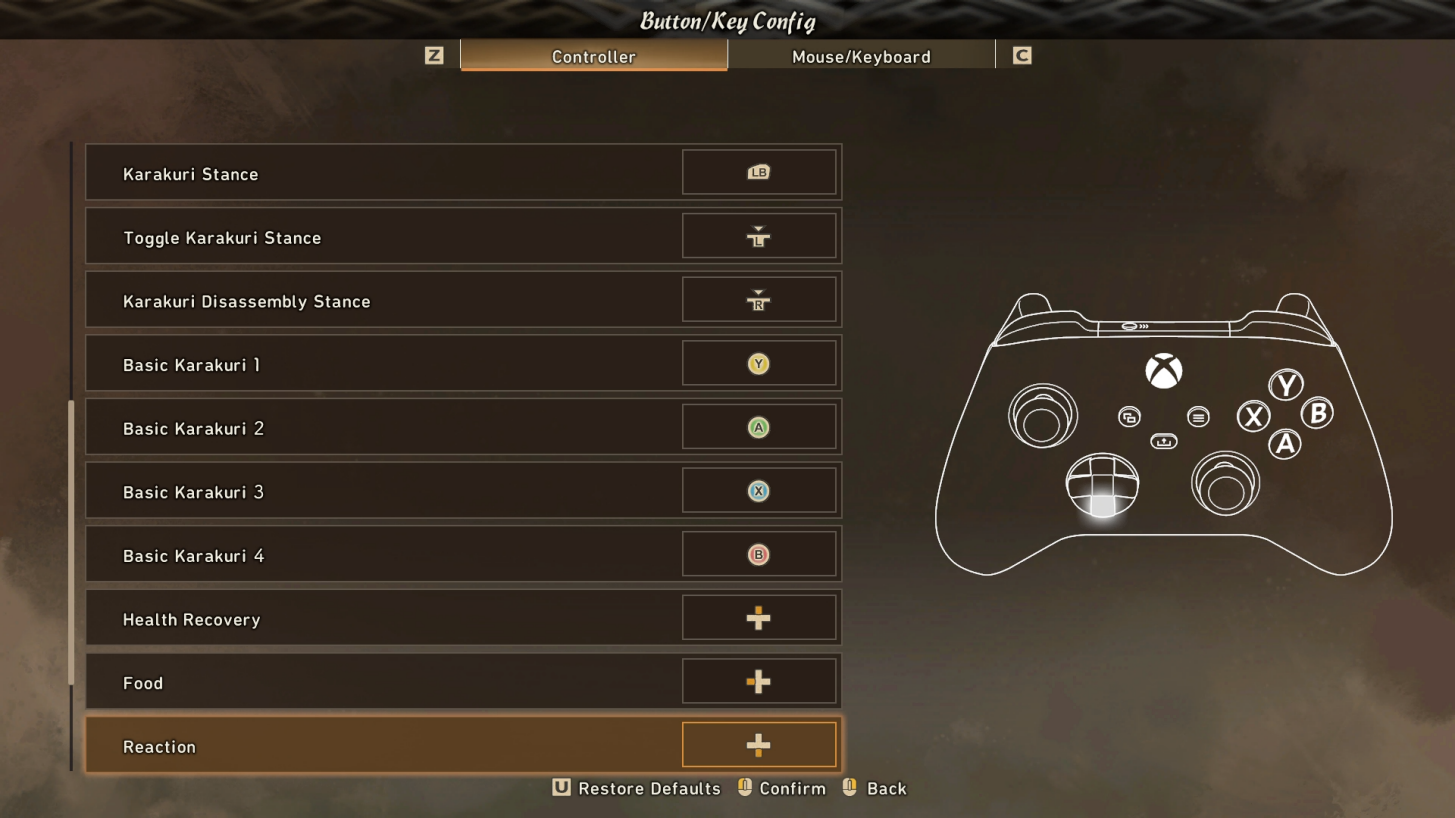Click the Xbox guide button on the controller diagram
Image resolution: width=1455 pixels, height=818 pixels.
1164,371
